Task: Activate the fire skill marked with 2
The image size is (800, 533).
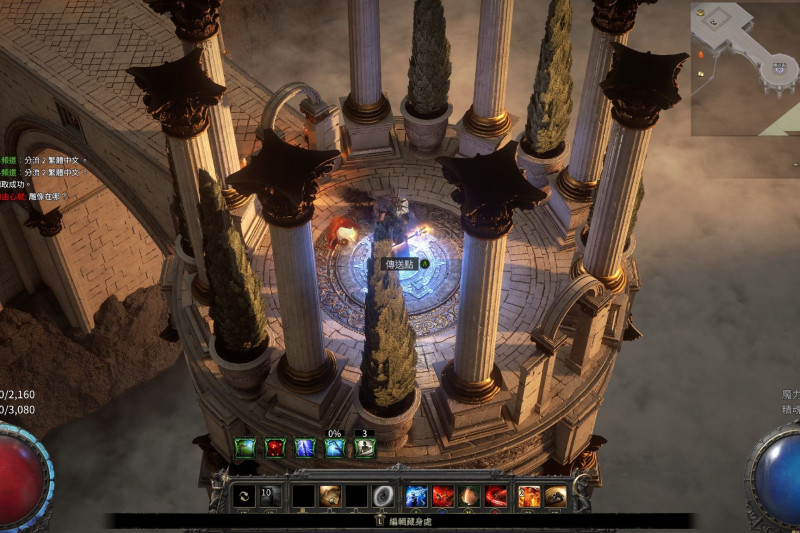Action: coord(529,495)
